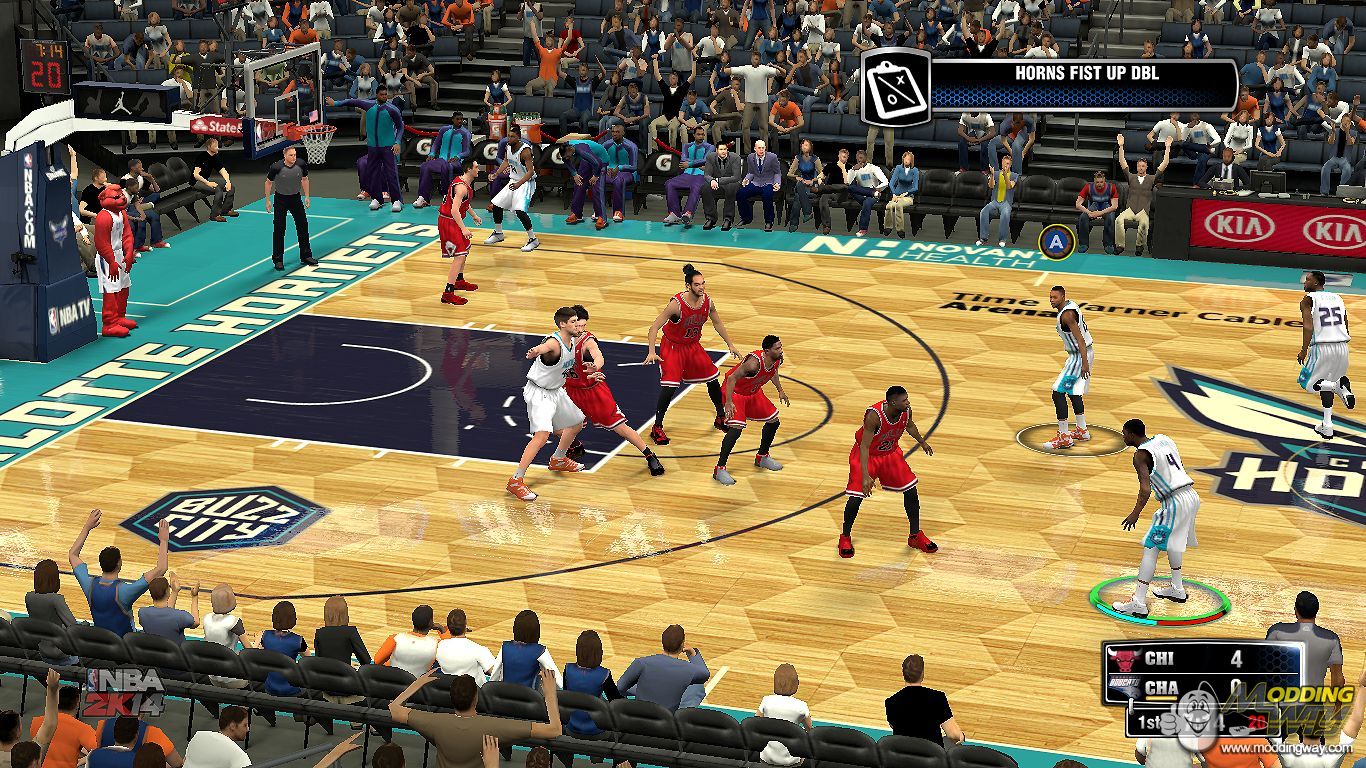The width and height of the screenshot is (1366, 768).
Task: Click the playbook clipboard icon
Action: pyautogui.click(x=896, y=87)
